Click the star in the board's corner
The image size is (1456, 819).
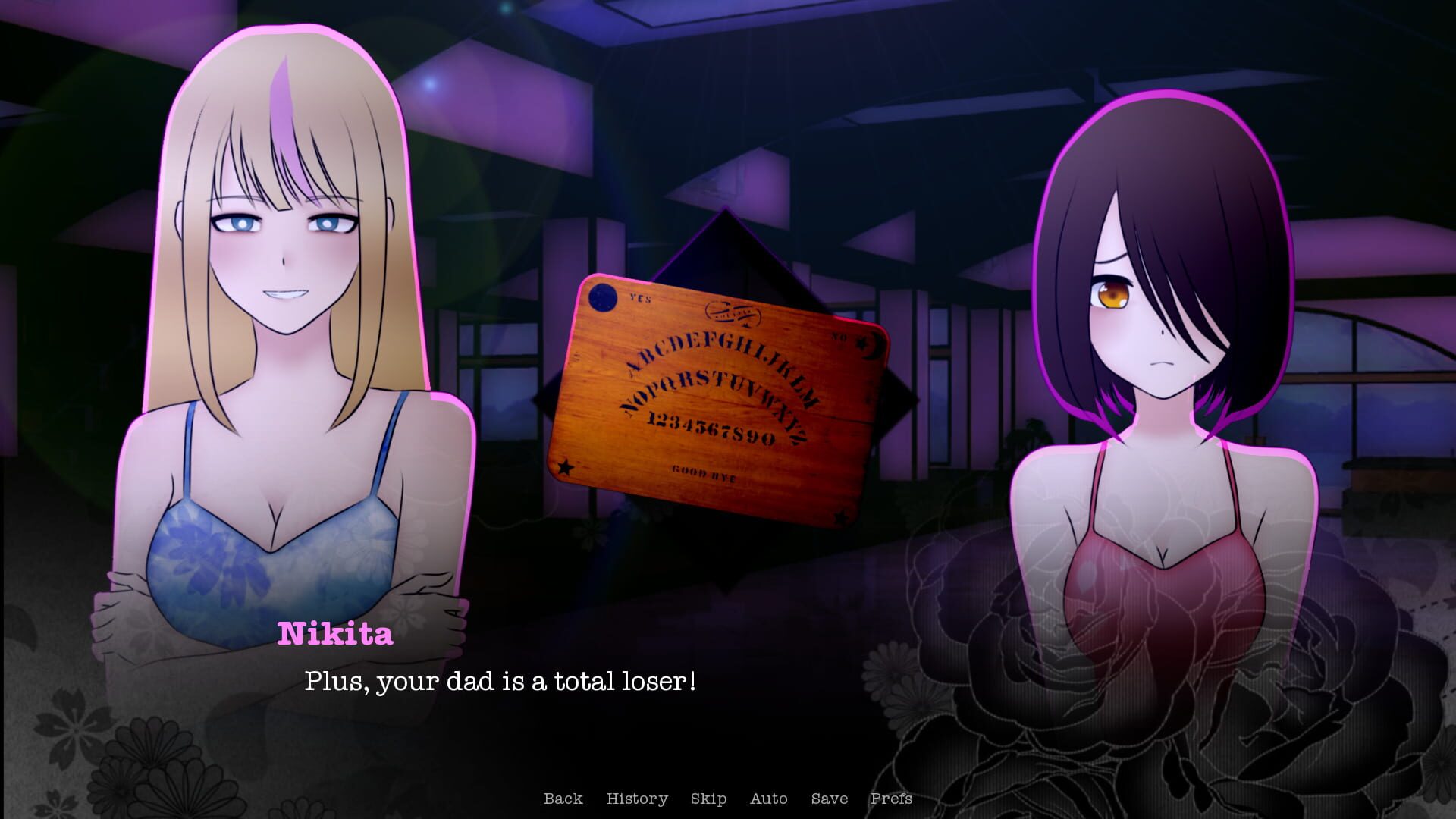click(x=566, y=466)
